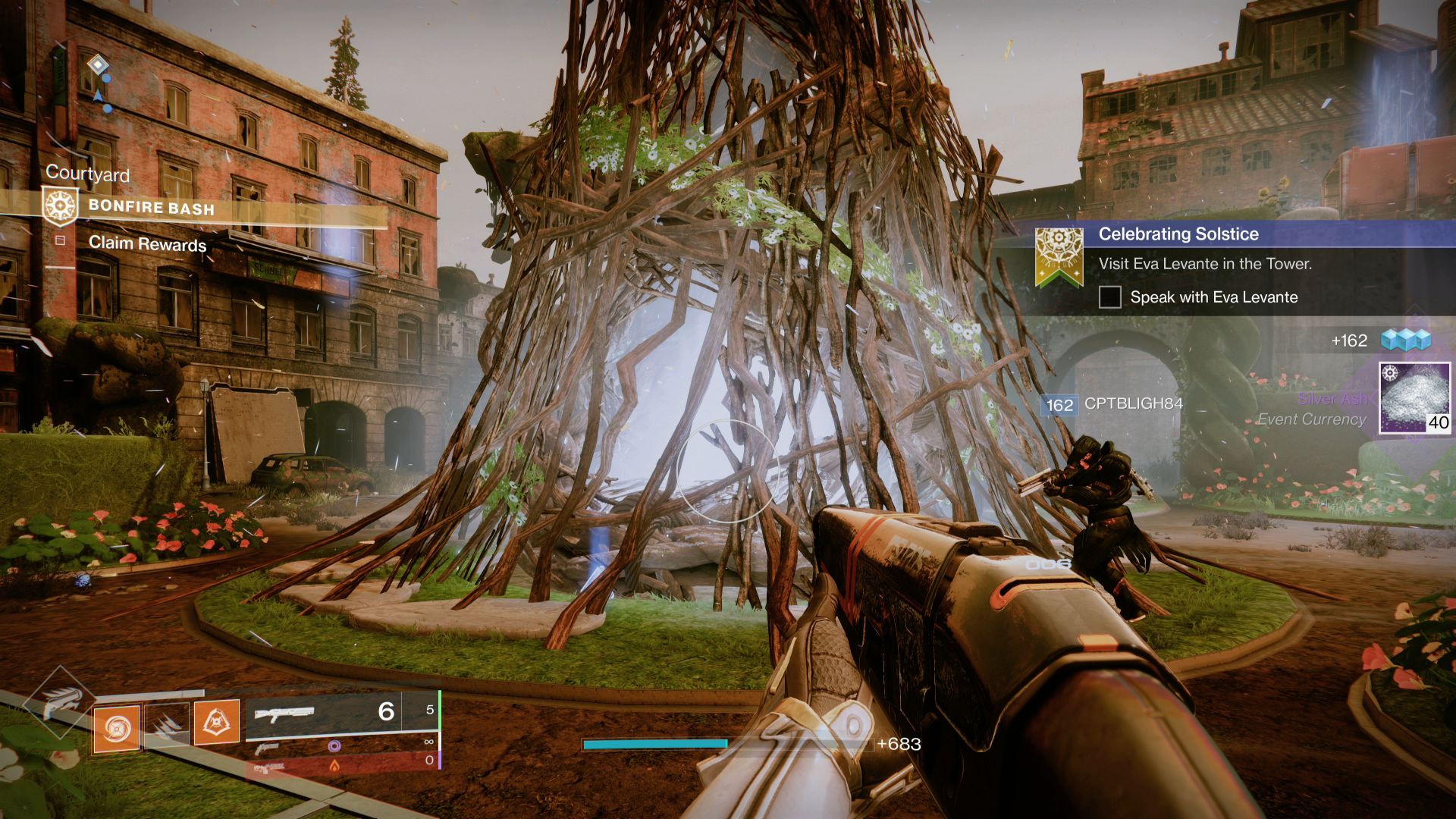The height and width of the screenshot is (819, 1456).
Task: Click the infinity primary ammo indicator
Action: 429,742
